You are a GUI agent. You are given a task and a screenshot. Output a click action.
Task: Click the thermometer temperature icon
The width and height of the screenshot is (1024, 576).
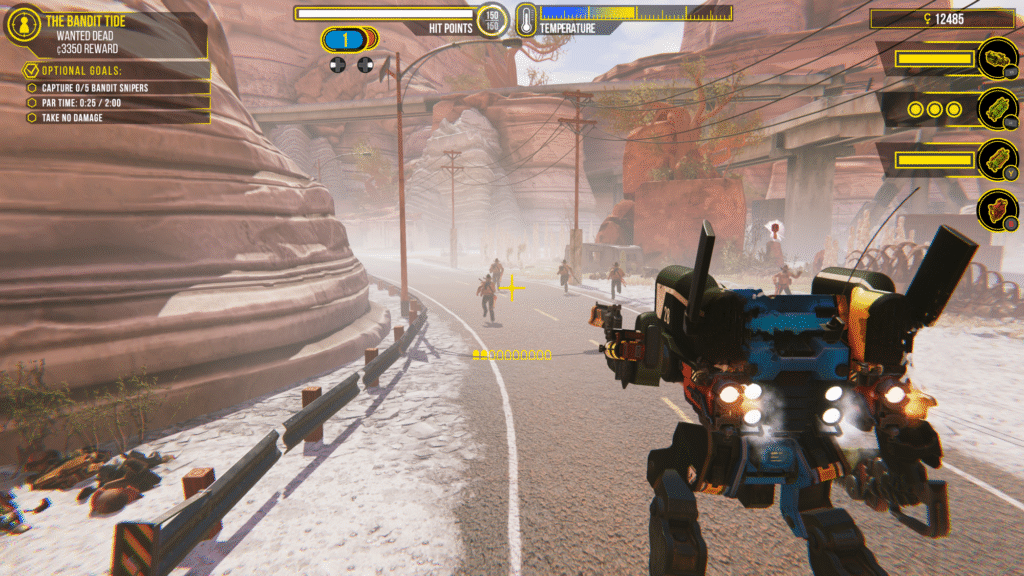click(526, 18)
